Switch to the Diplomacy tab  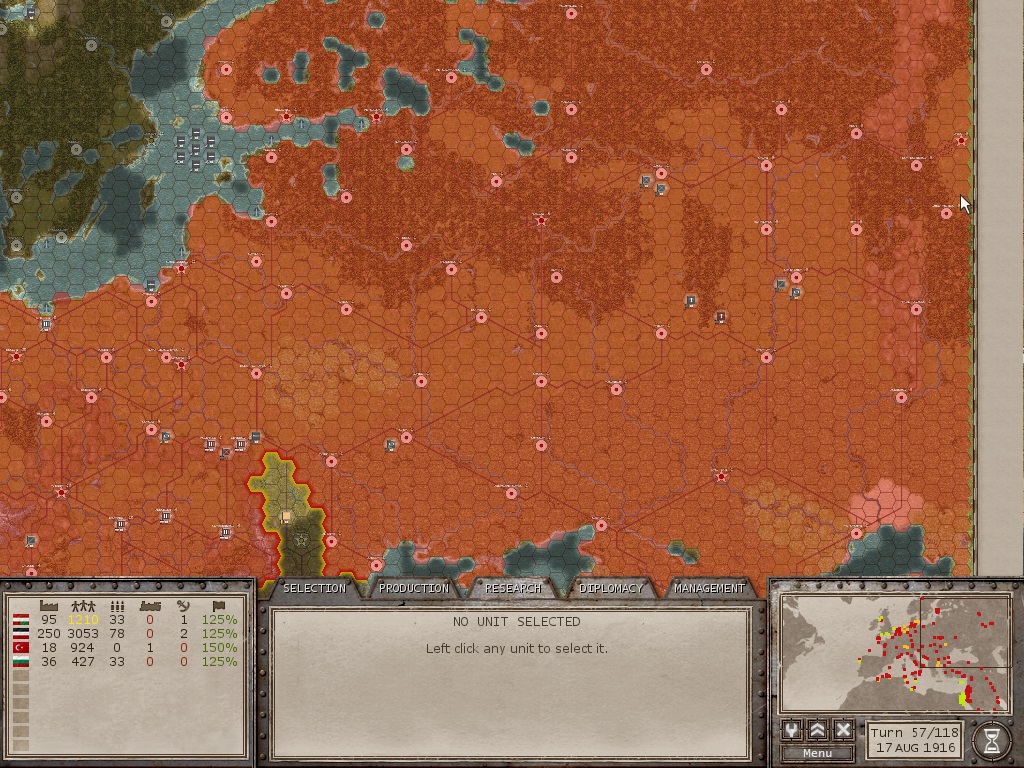pyautogui.click(x=611, y=588)
